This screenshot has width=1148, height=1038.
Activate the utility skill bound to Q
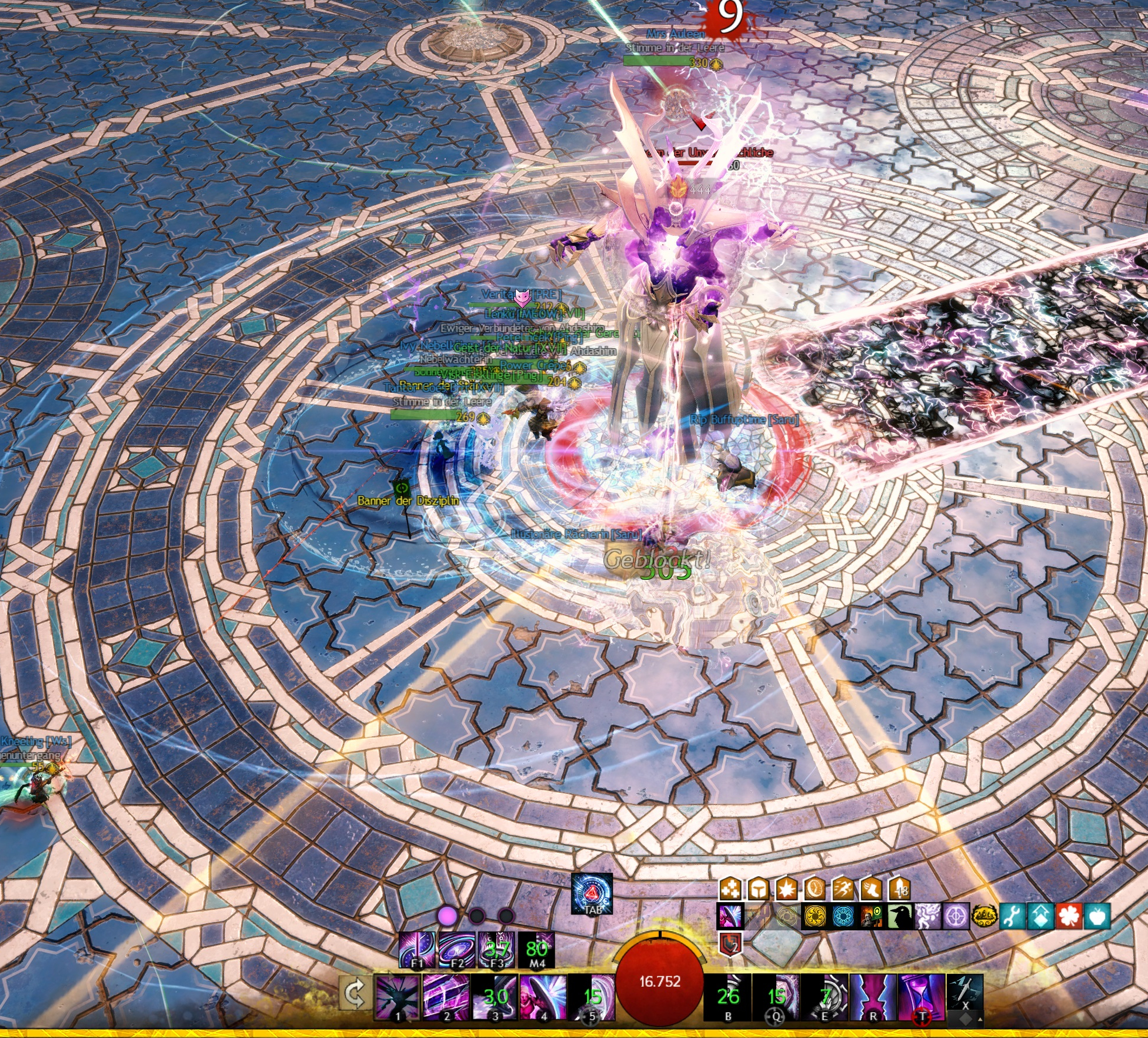click(776, 997)
